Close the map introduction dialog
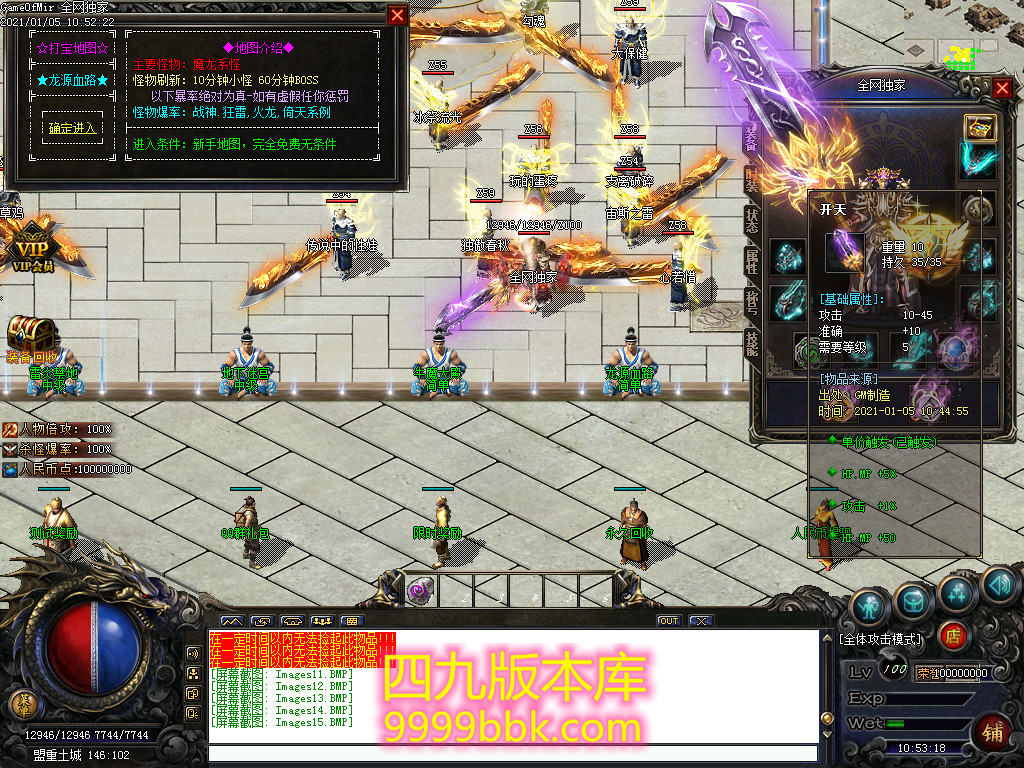The height and width of the screenshot is (768, 1024). point(397,15)
